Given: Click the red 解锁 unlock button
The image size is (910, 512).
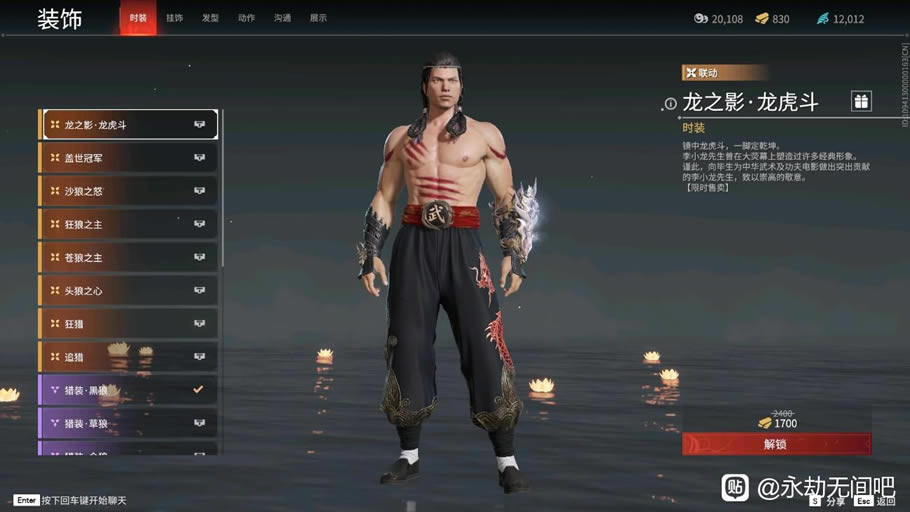Looking at the screenshot, I should tap(776, 444).
